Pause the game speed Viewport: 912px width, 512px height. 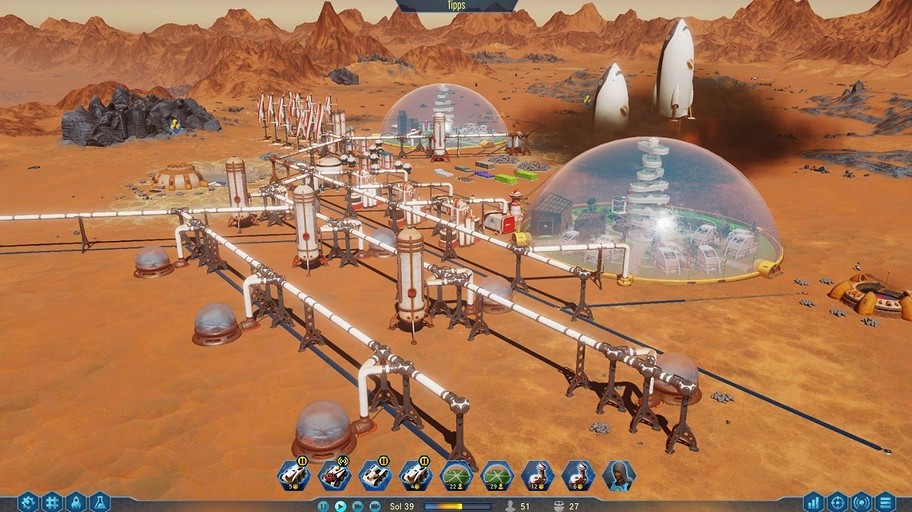[x=323, y=506]
